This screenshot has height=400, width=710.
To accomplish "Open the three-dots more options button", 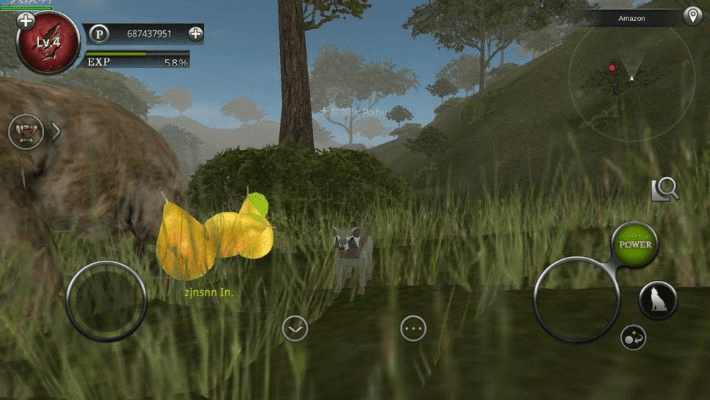I will pyautogui.click(x=413, y=328).
